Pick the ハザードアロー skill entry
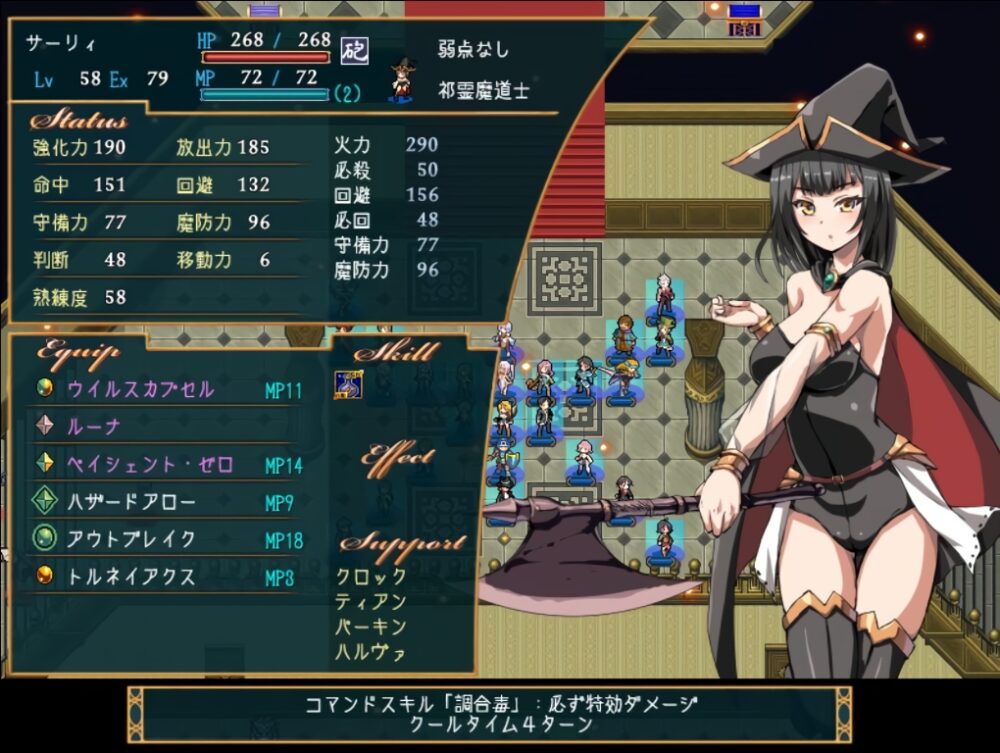This screenshot has height=753, width=1000. pos(131,503)
